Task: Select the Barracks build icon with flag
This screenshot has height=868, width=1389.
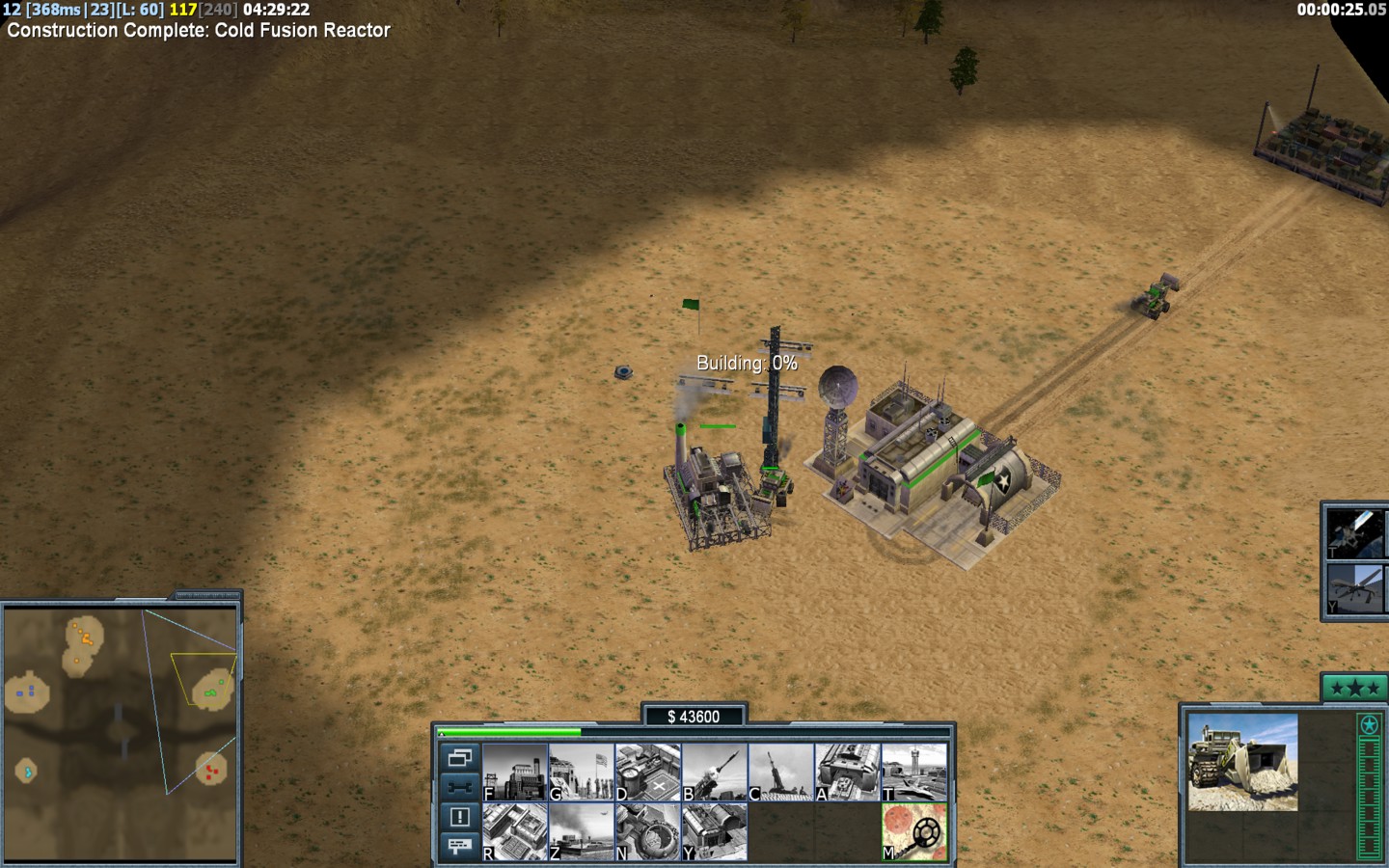Action: coord(582,773)
